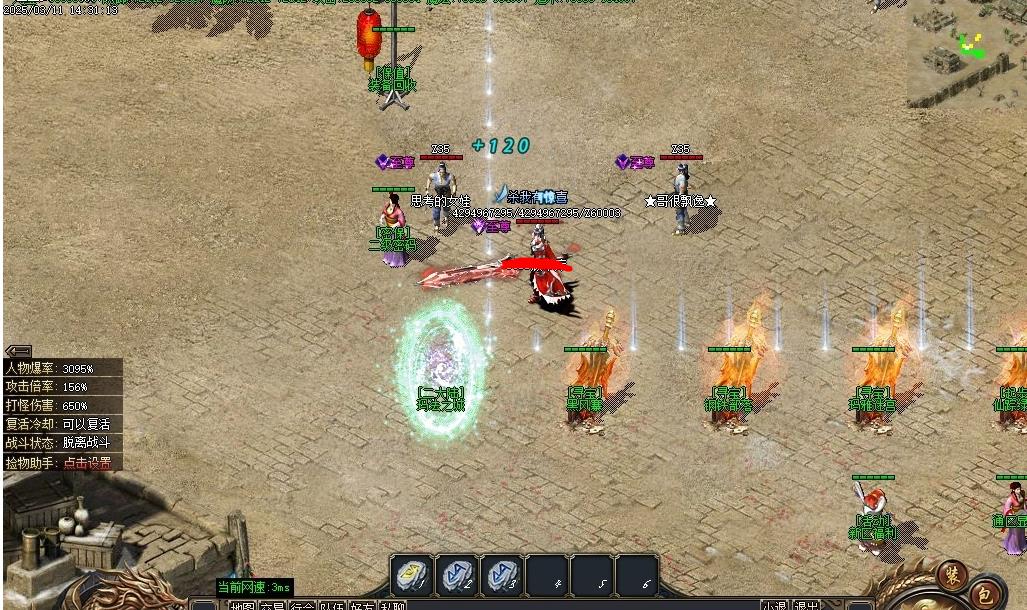Open the 行会 guild button
1027x610 pixels.
302,605
